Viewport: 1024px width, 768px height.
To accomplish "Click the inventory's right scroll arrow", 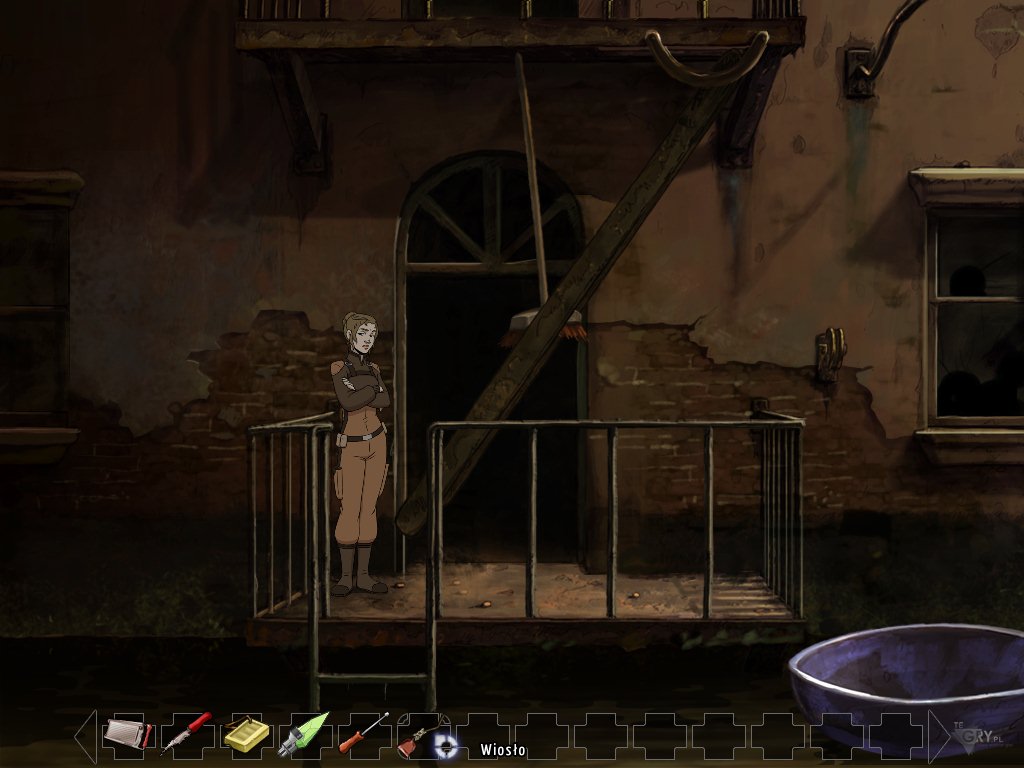I will pyautogui.click(x=940, y=735).
